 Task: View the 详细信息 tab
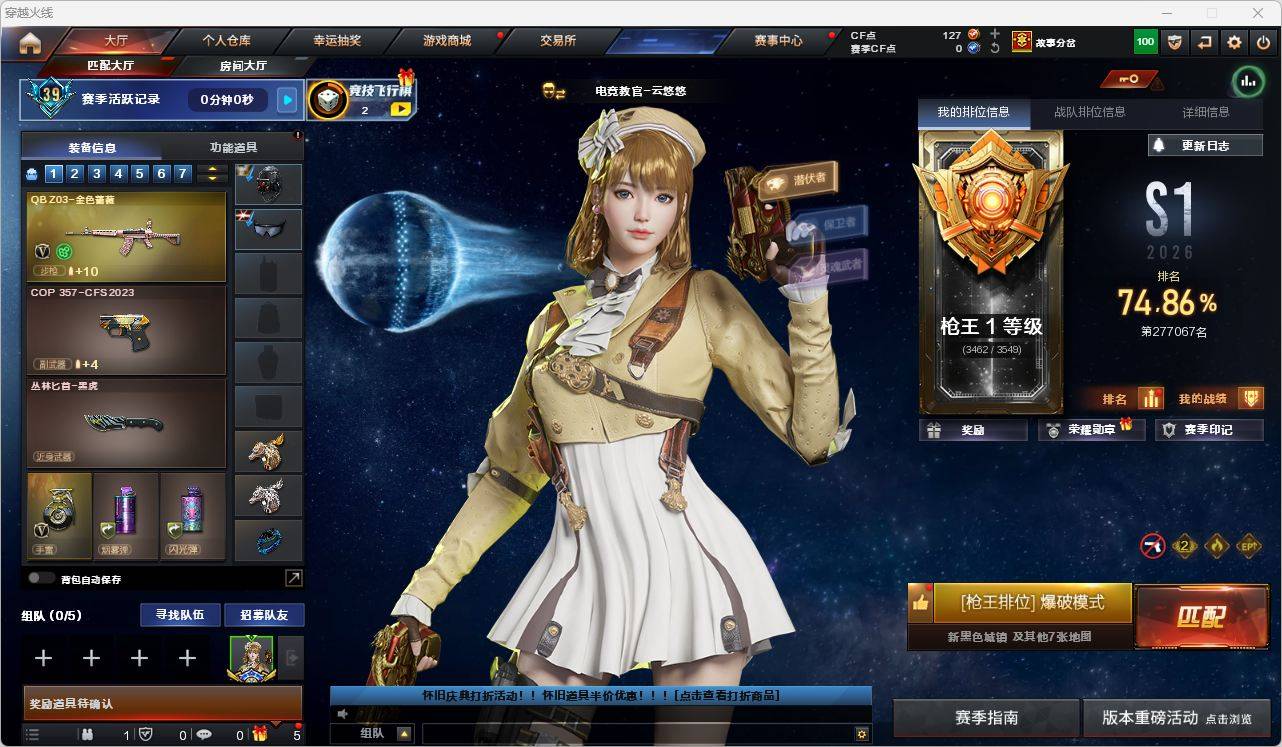point(1206,113)
